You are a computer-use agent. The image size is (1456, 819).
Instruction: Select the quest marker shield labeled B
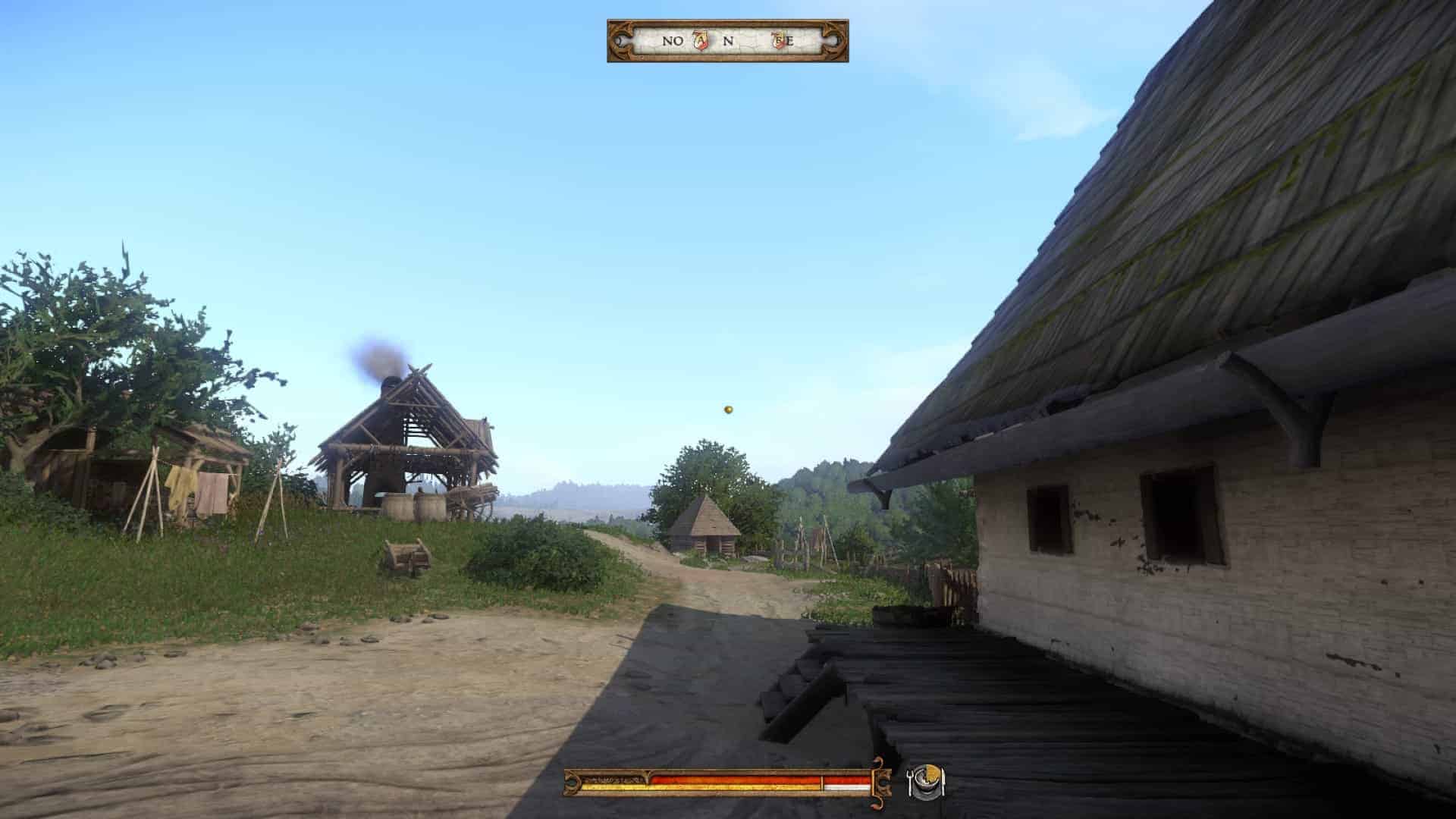(778, 41)
